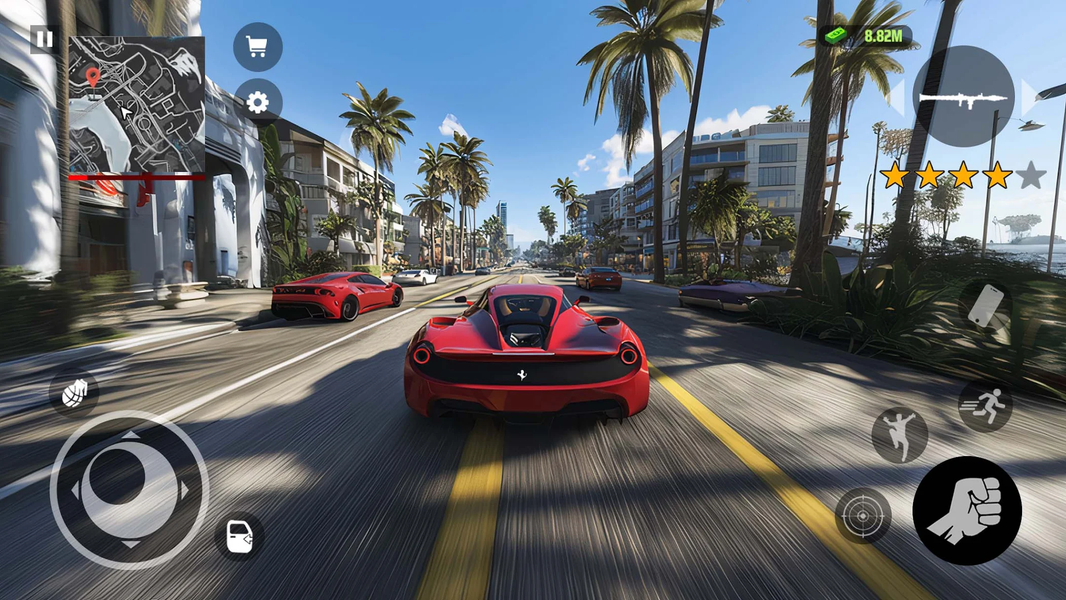The width and height of the screenshot is (1066, 600).
Task: Tap the virtual movement joystick
Action: (129, 490)
